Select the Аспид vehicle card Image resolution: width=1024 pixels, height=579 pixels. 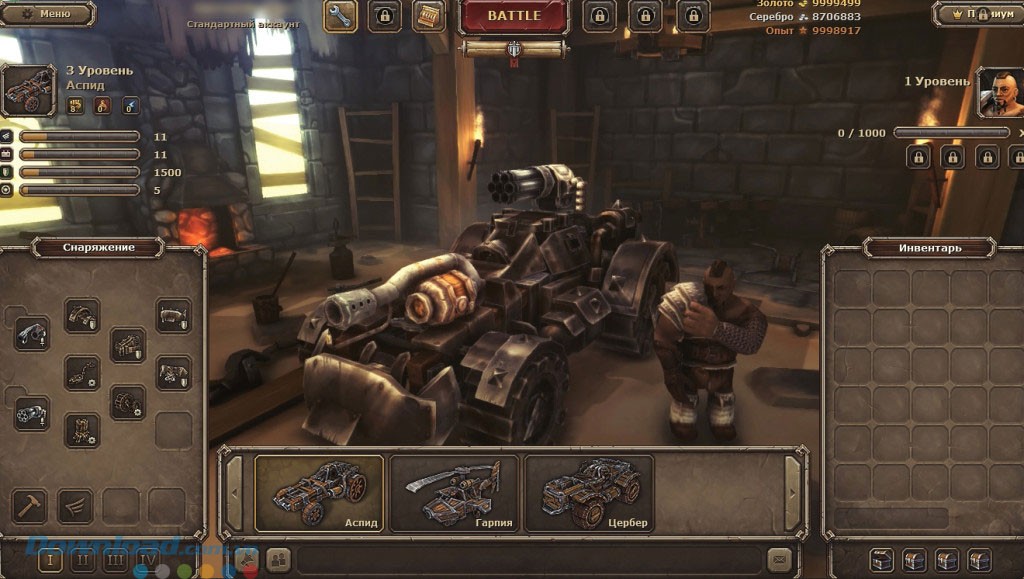[x=319, y=493]
